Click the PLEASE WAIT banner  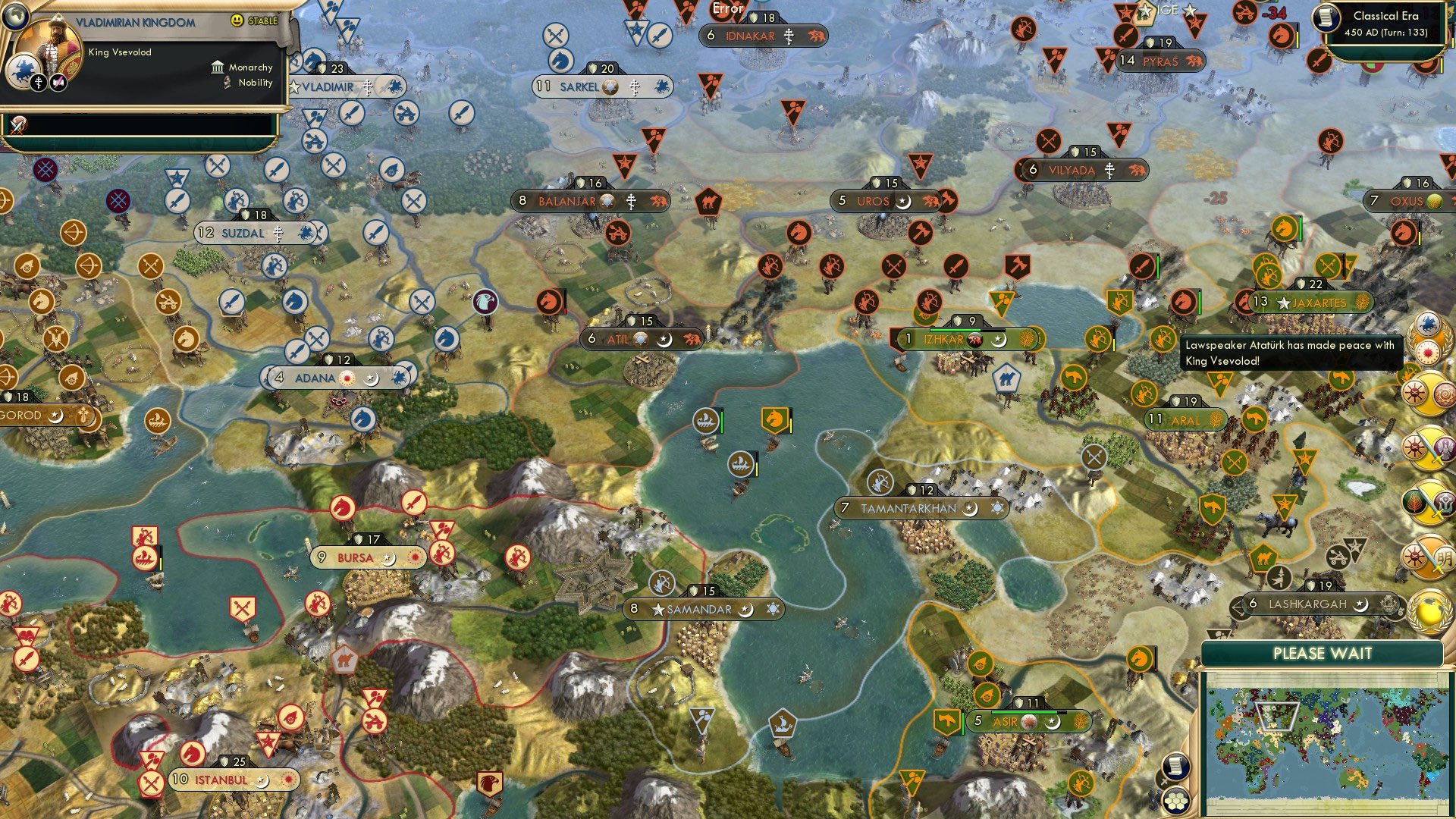coord(1325,653)
